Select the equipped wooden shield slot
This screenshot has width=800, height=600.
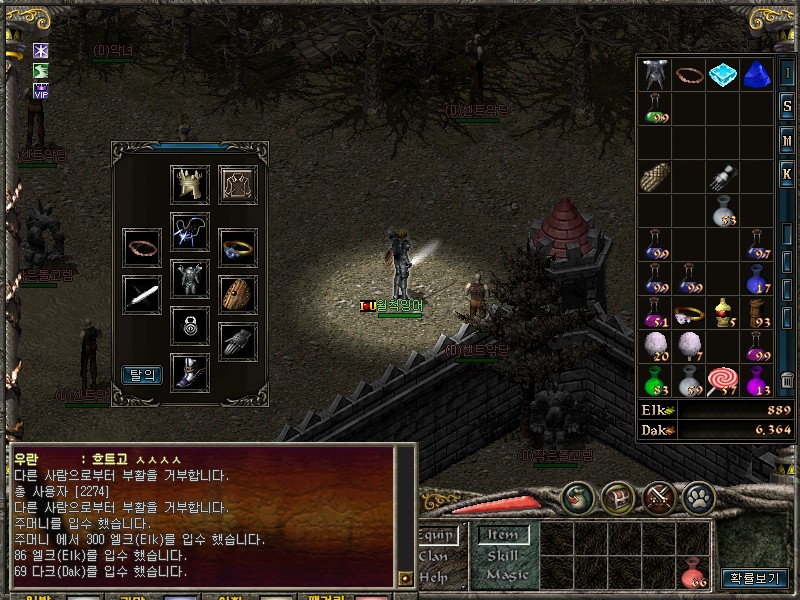pos(238,294)
